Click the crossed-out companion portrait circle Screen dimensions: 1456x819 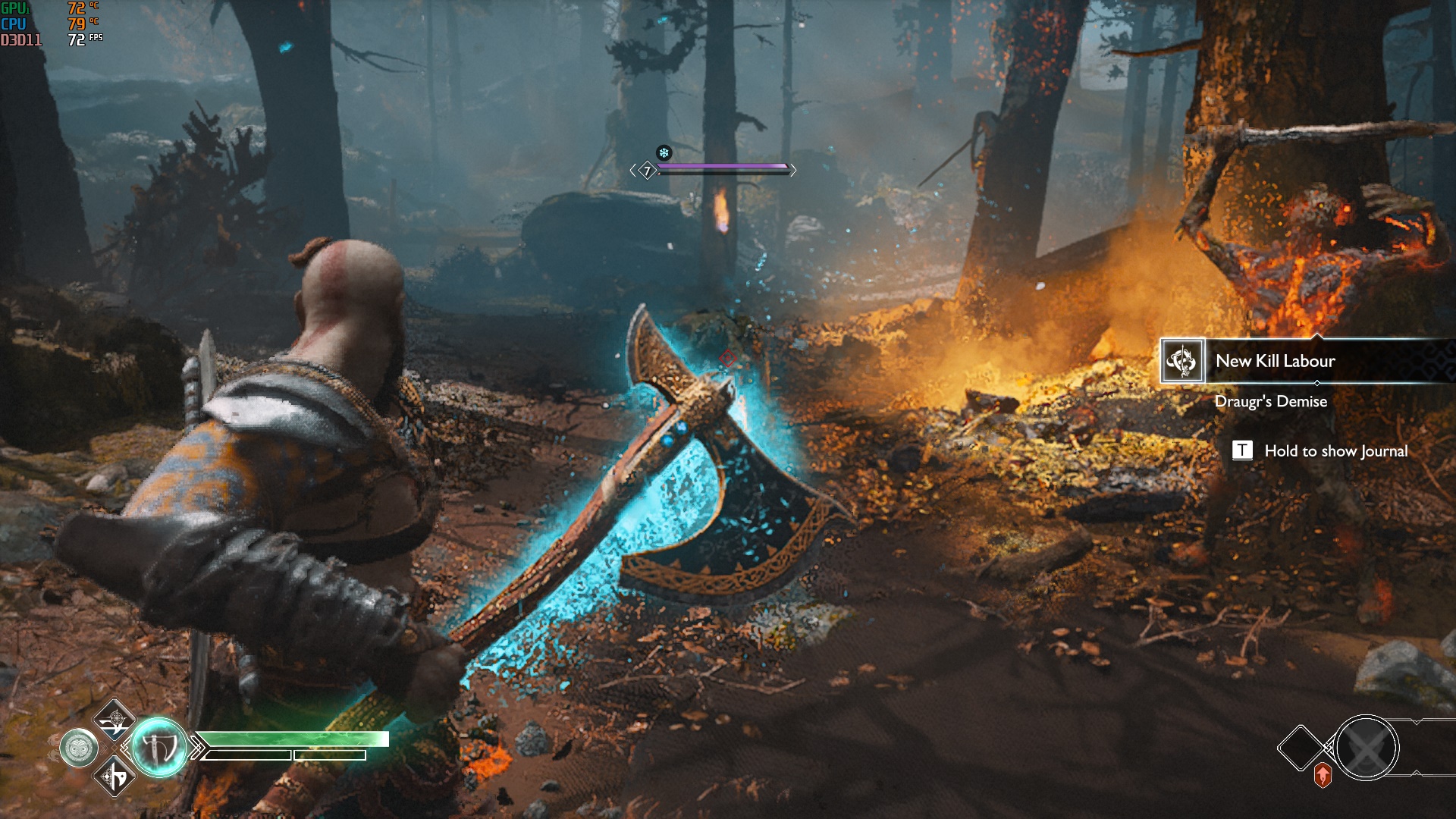click(x=1367, y=748)
